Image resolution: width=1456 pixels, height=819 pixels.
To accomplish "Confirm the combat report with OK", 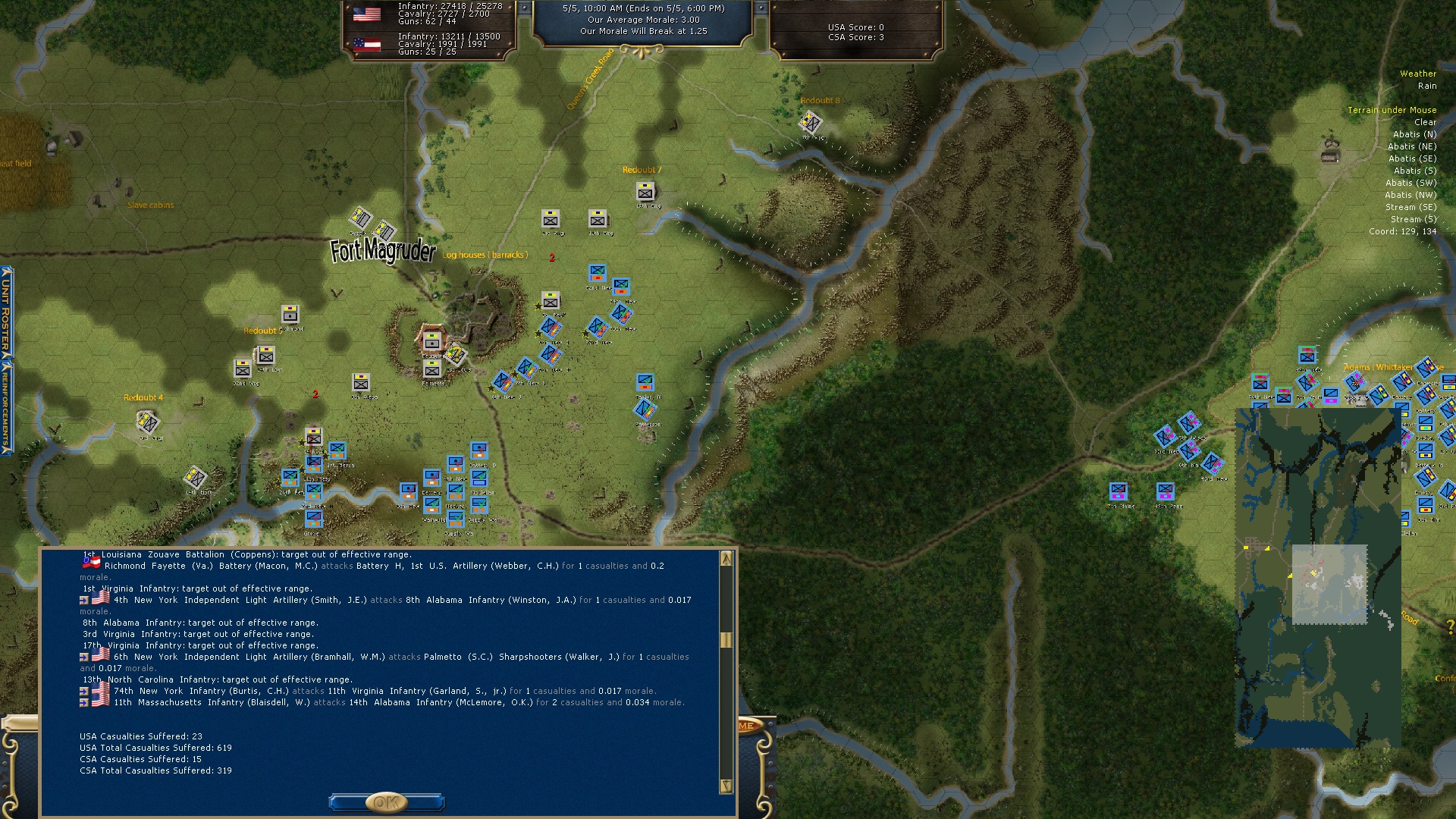I will click(x=386, y=802).
